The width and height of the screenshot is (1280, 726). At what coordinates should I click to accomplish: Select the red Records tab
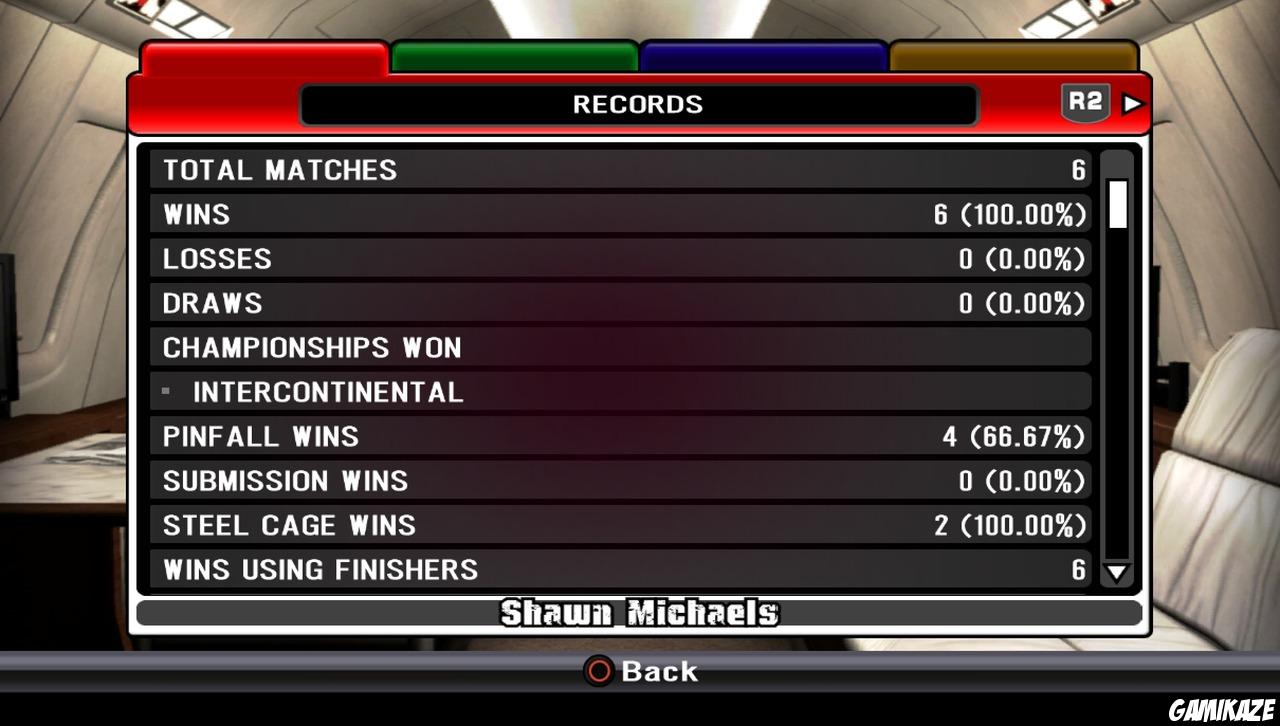(x=262, y=56)
